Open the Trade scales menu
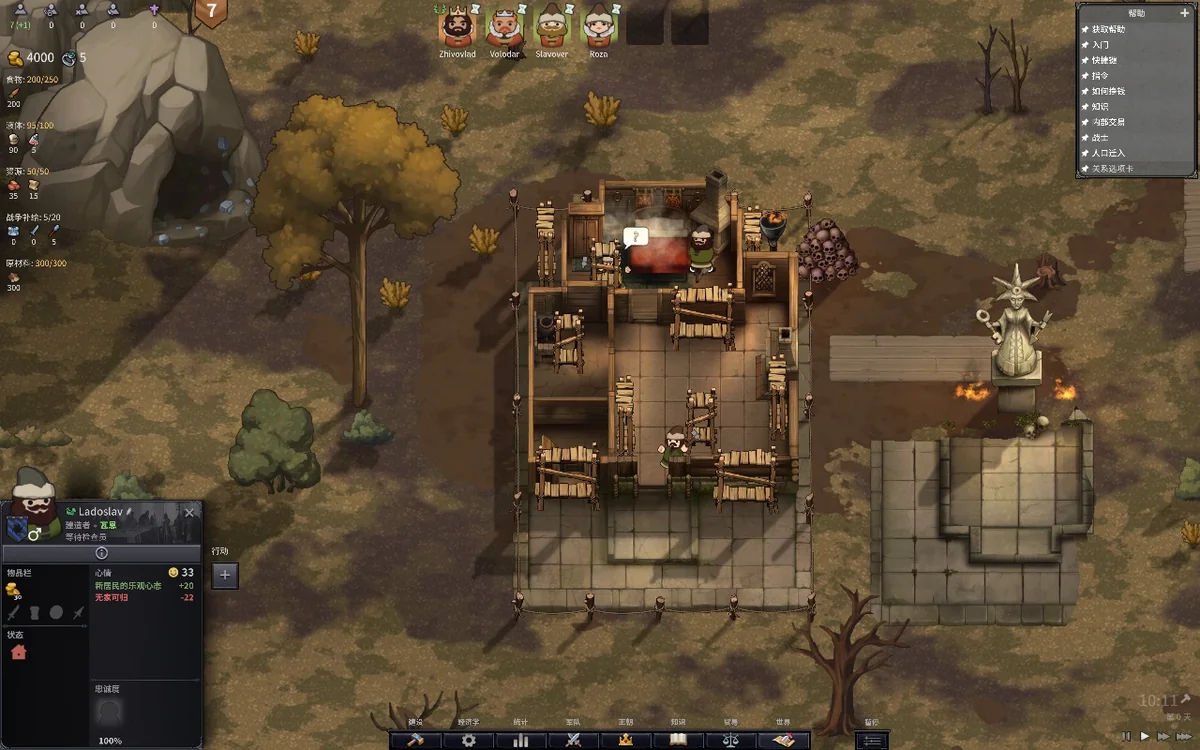This screenshot has width=1200, height=750. (730, 740)
